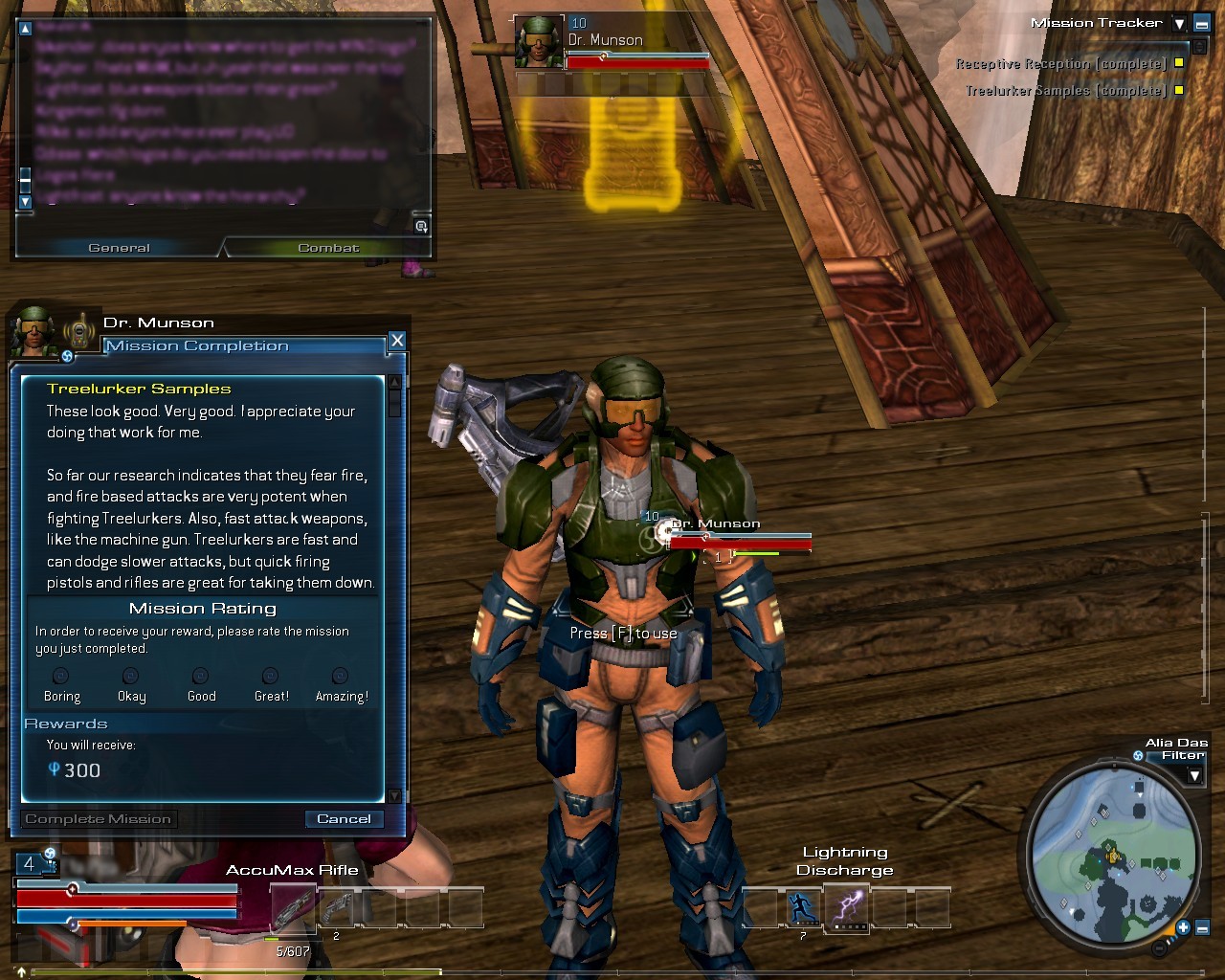Close the Mission Completion window
Image resolution: width=1225 pixels, height=980 pixels.
coord(397,341)
